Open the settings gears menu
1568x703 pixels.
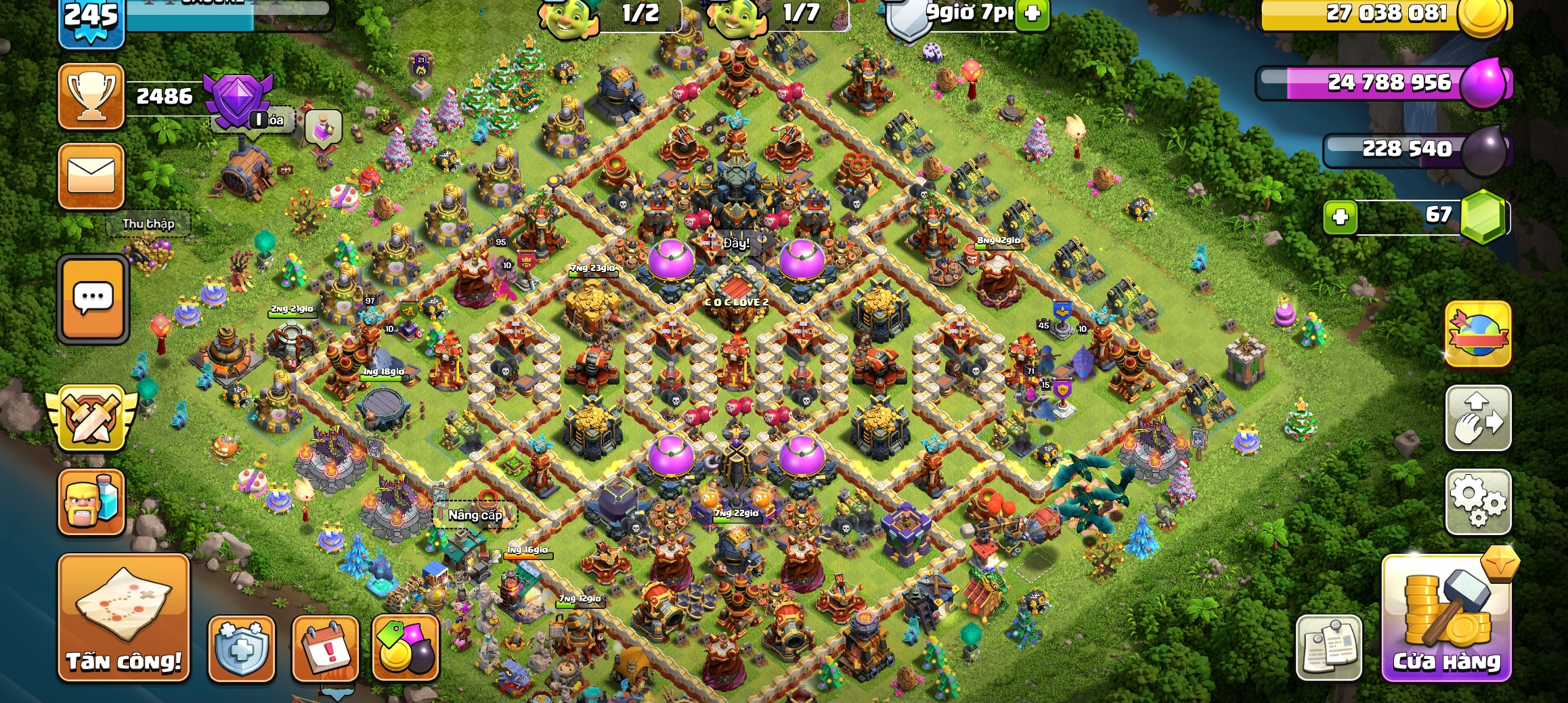tap(1478, 502)
